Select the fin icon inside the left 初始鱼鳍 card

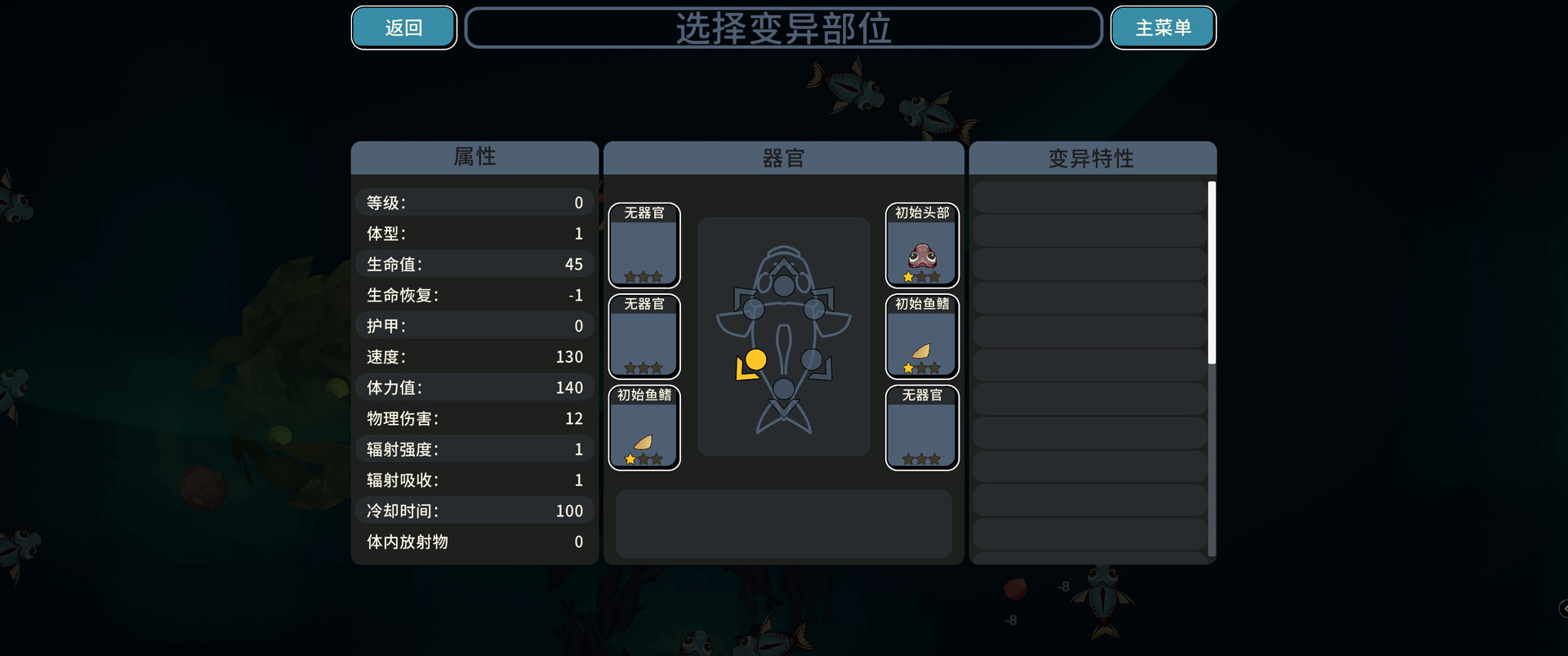(x=642, y=441)
